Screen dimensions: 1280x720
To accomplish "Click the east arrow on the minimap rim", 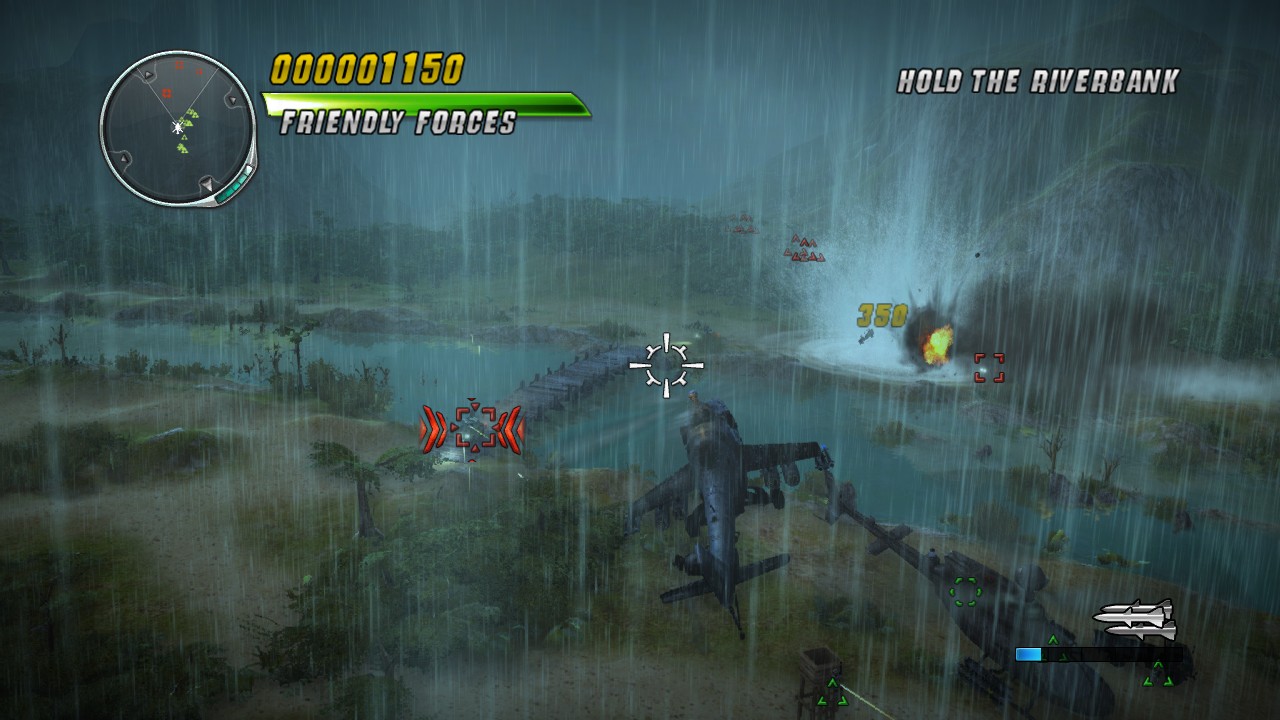I will tap(232, 99).
